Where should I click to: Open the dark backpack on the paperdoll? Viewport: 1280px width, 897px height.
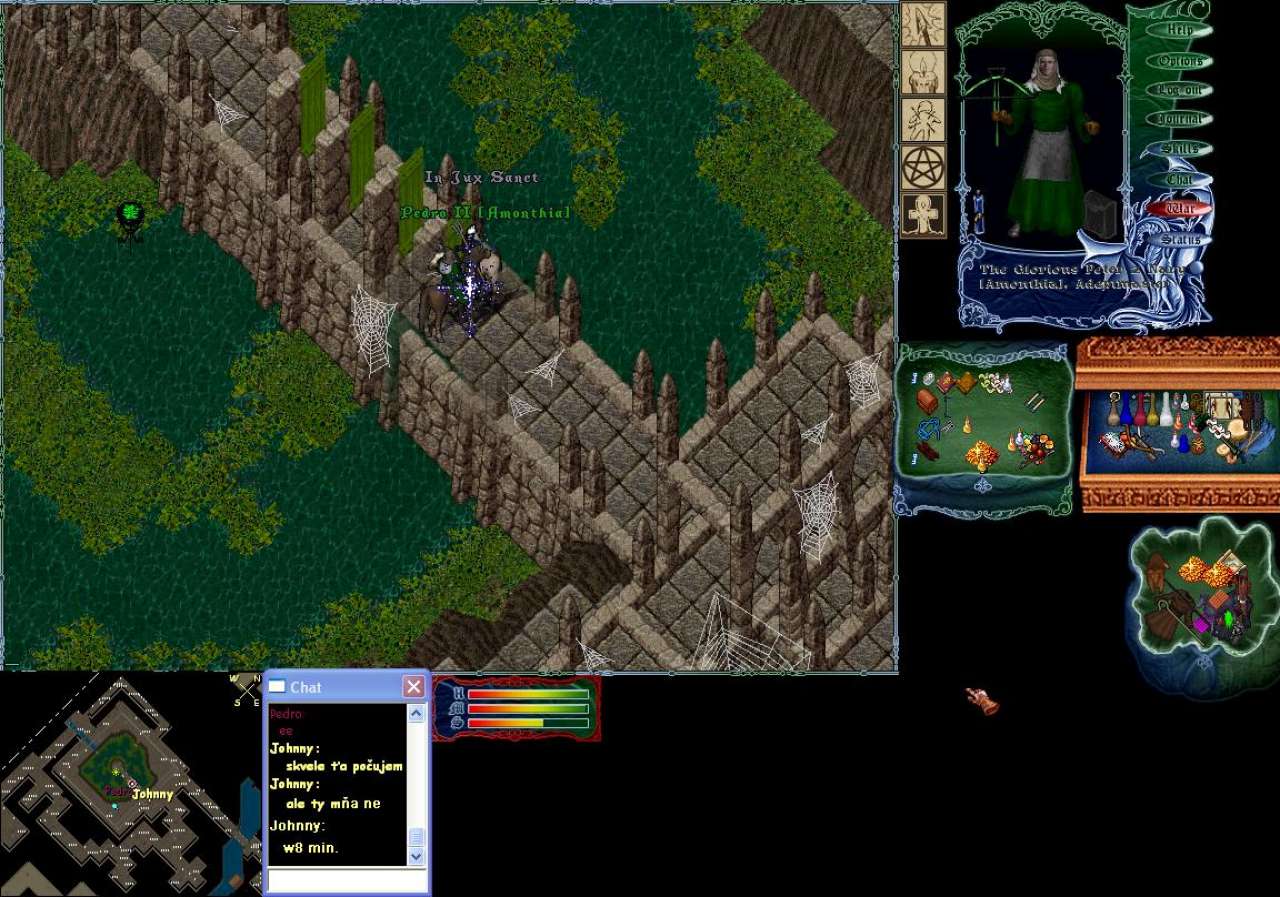click(x=1100, y=214)
